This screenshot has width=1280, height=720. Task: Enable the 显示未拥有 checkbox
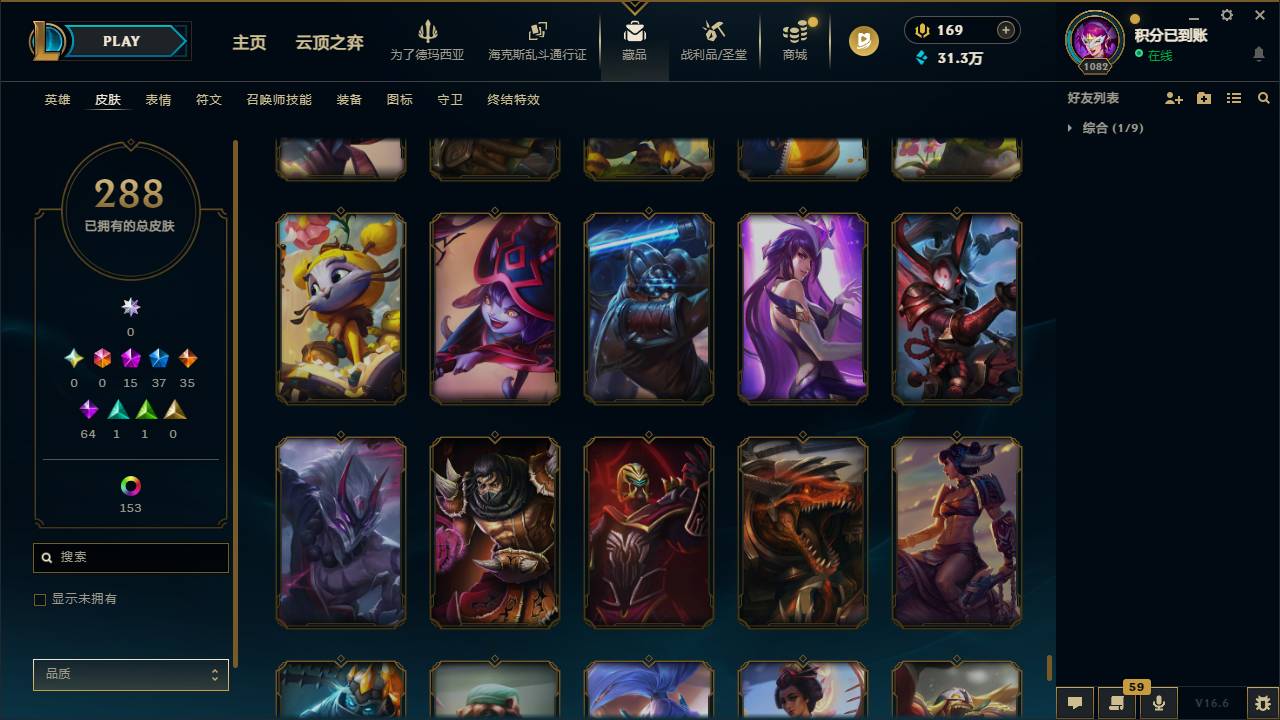[40, 599]
